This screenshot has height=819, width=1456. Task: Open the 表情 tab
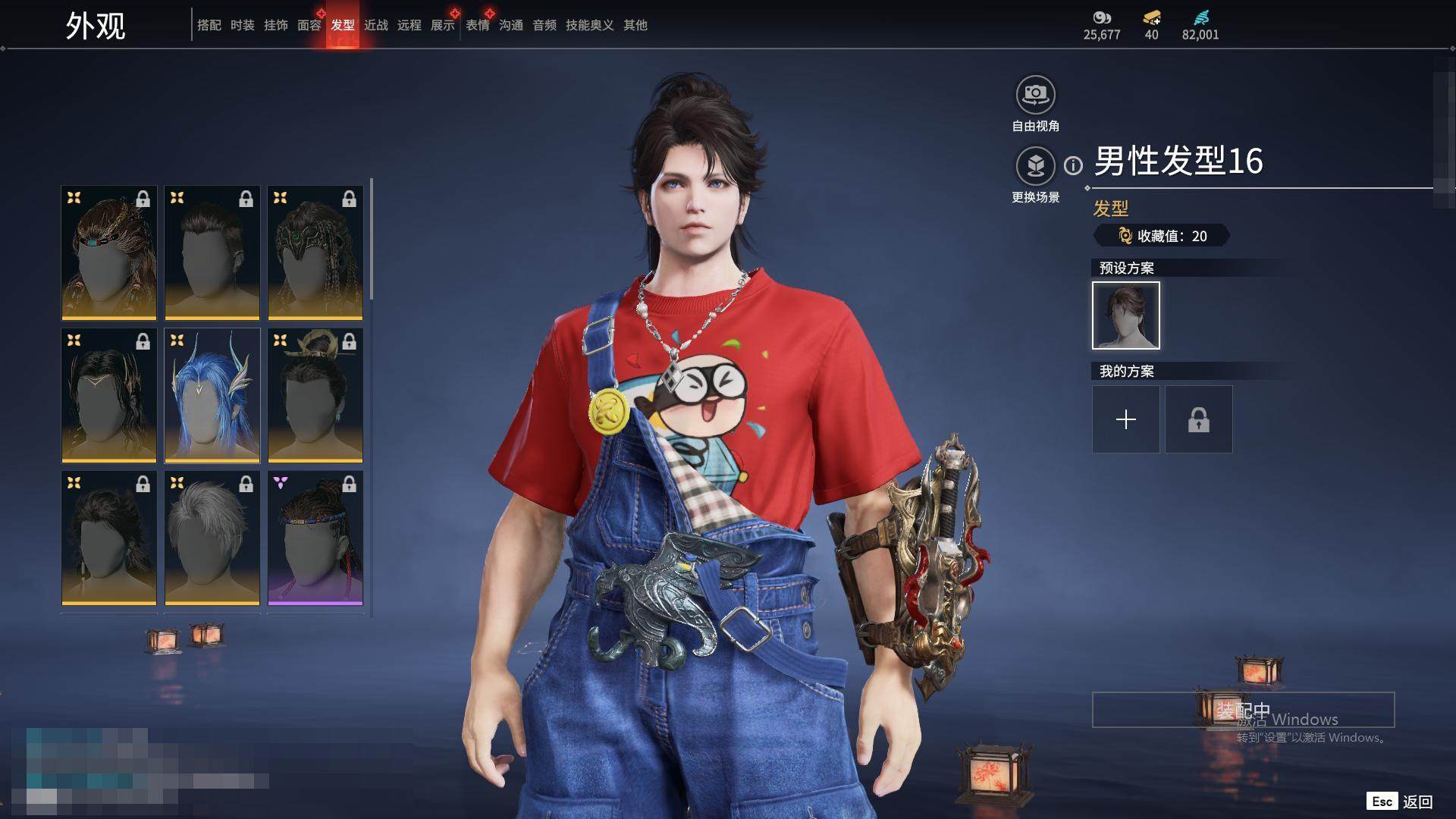477,25
